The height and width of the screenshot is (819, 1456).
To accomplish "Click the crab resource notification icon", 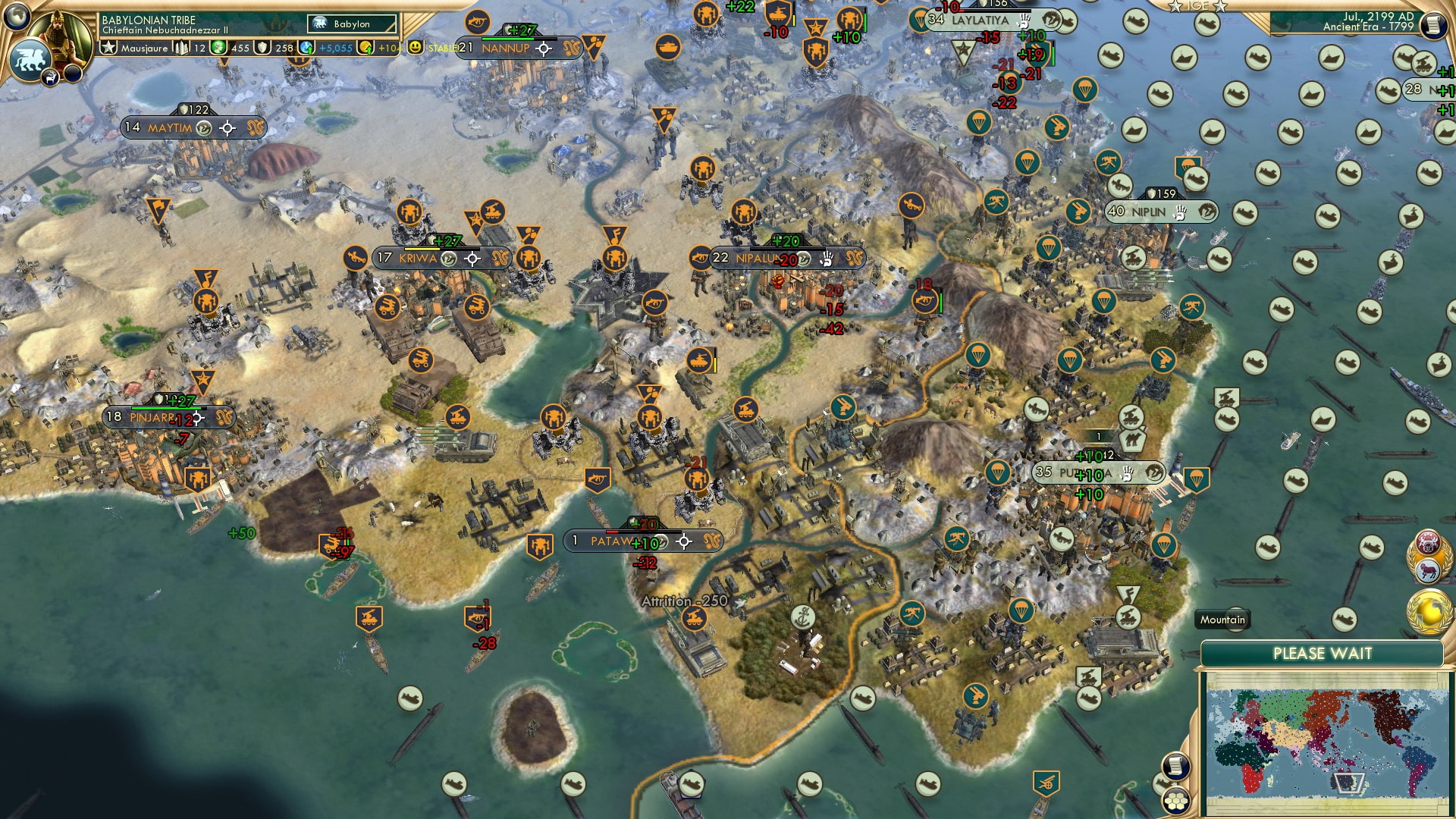I will (1427, 544).
